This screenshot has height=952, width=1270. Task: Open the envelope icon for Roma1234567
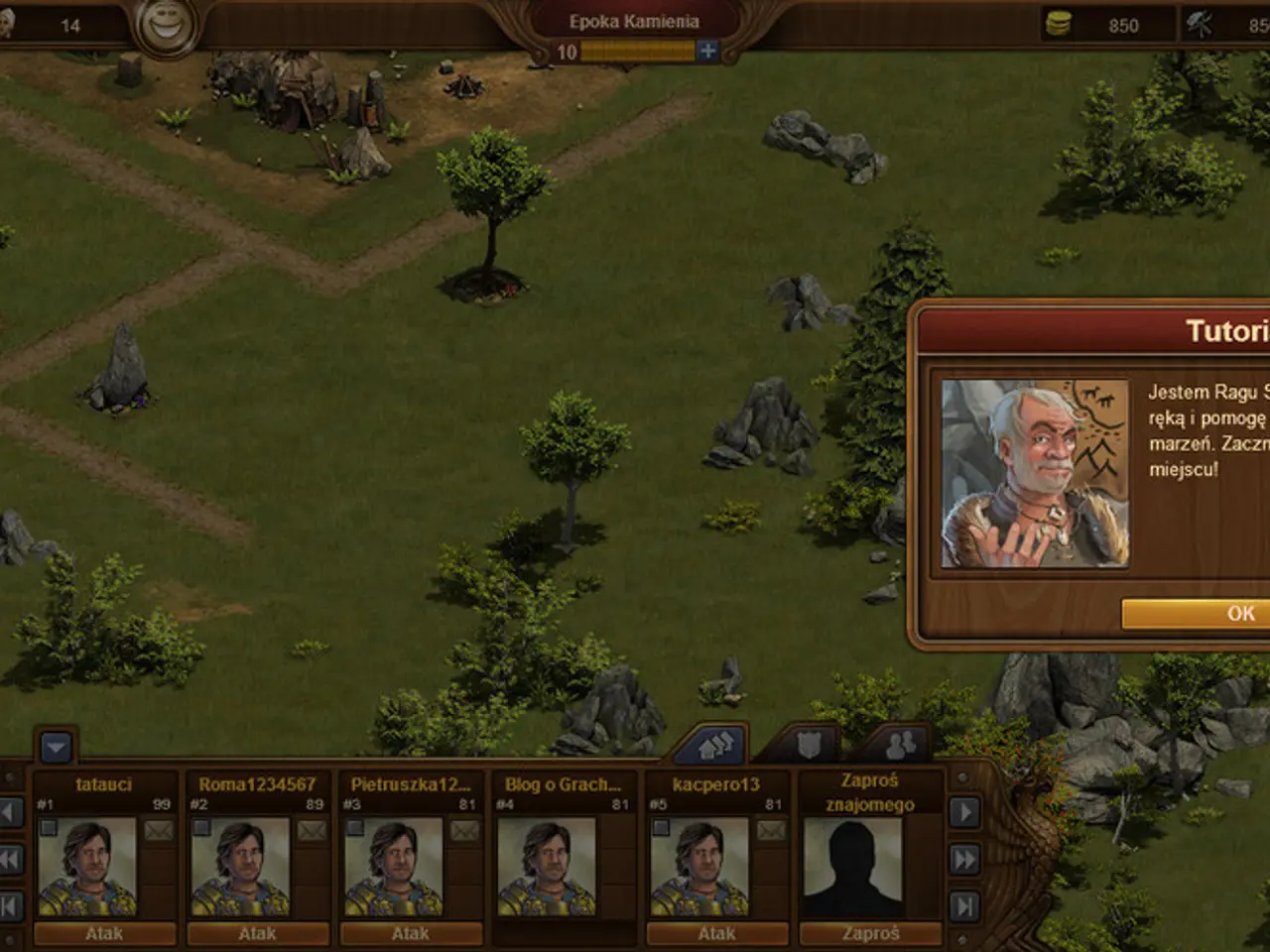312,831
